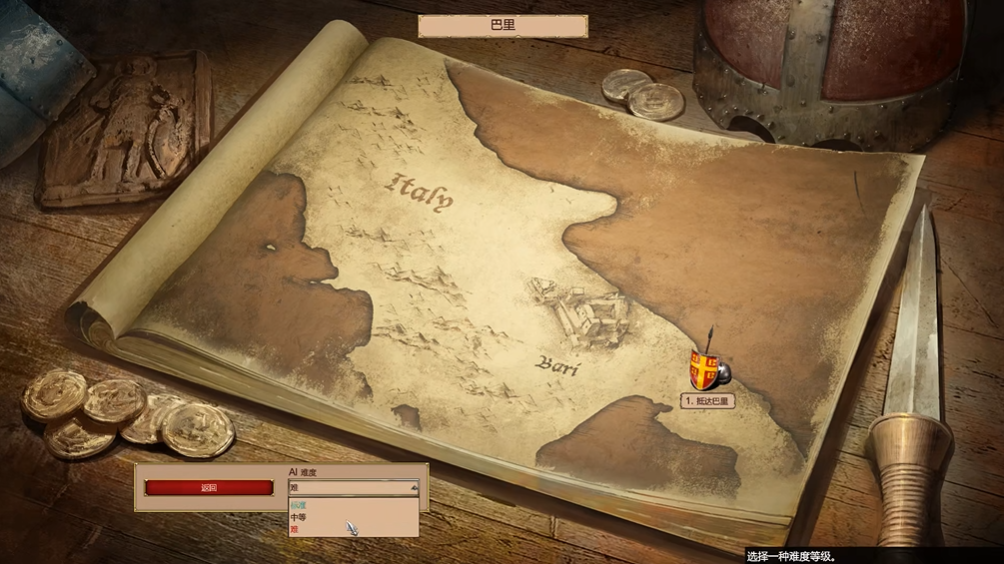Select 中等 moderate difficulty option
The height and width of the screenshot is (564, 1004).
coord(299,518)
